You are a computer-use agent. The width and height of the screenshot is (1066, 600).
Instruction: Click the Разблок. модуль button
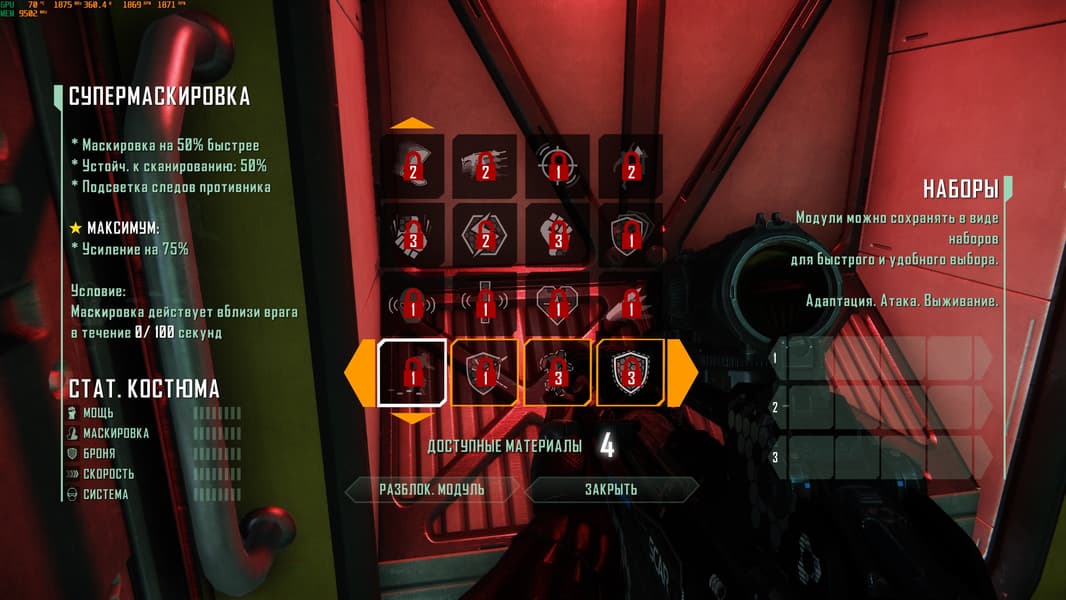[x=432, y=489]
